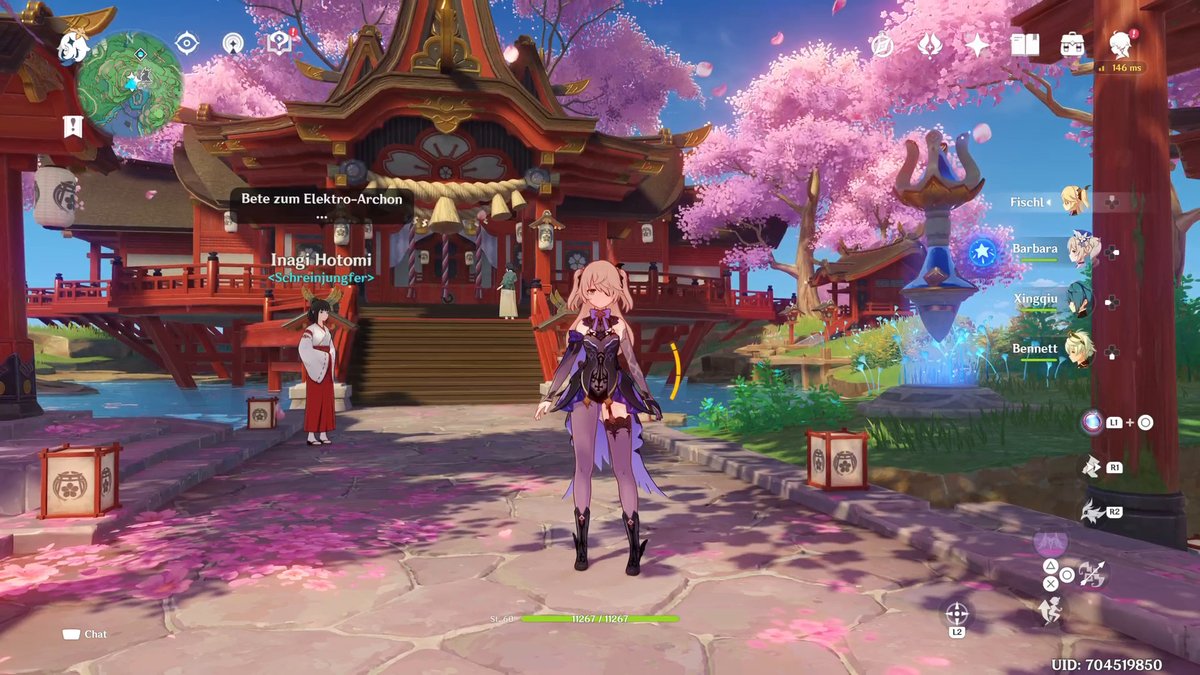This screenshot has width=1200, height=675.
Task: Open the character profile head icon
Action: [1121, 43]
